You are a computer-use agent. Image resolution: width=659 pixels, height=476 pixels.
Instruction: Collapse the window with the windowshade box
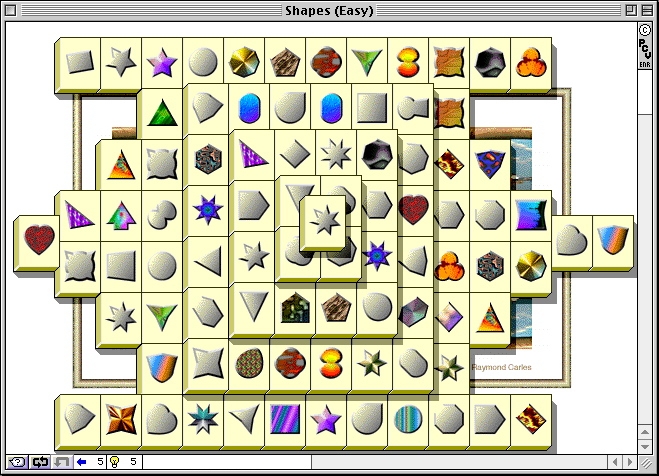point(647,10)
